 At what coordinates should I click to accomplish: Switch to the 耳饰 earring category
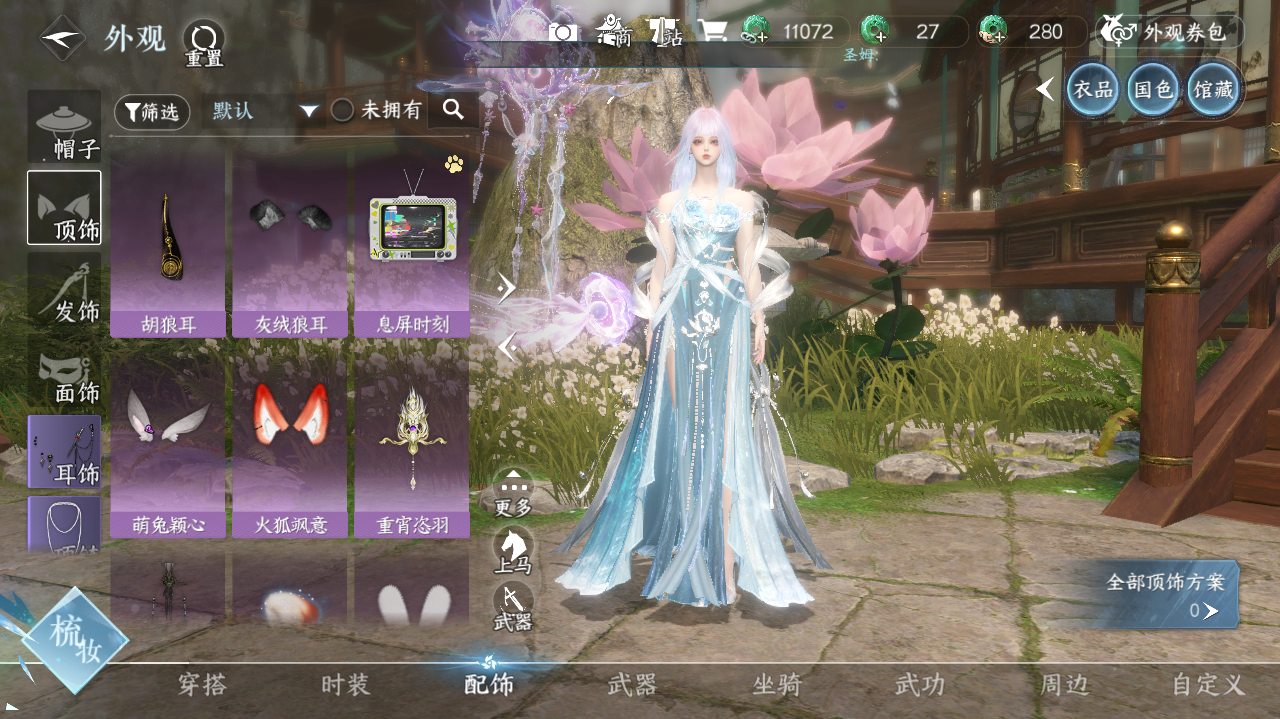click(x=65, y=452)
